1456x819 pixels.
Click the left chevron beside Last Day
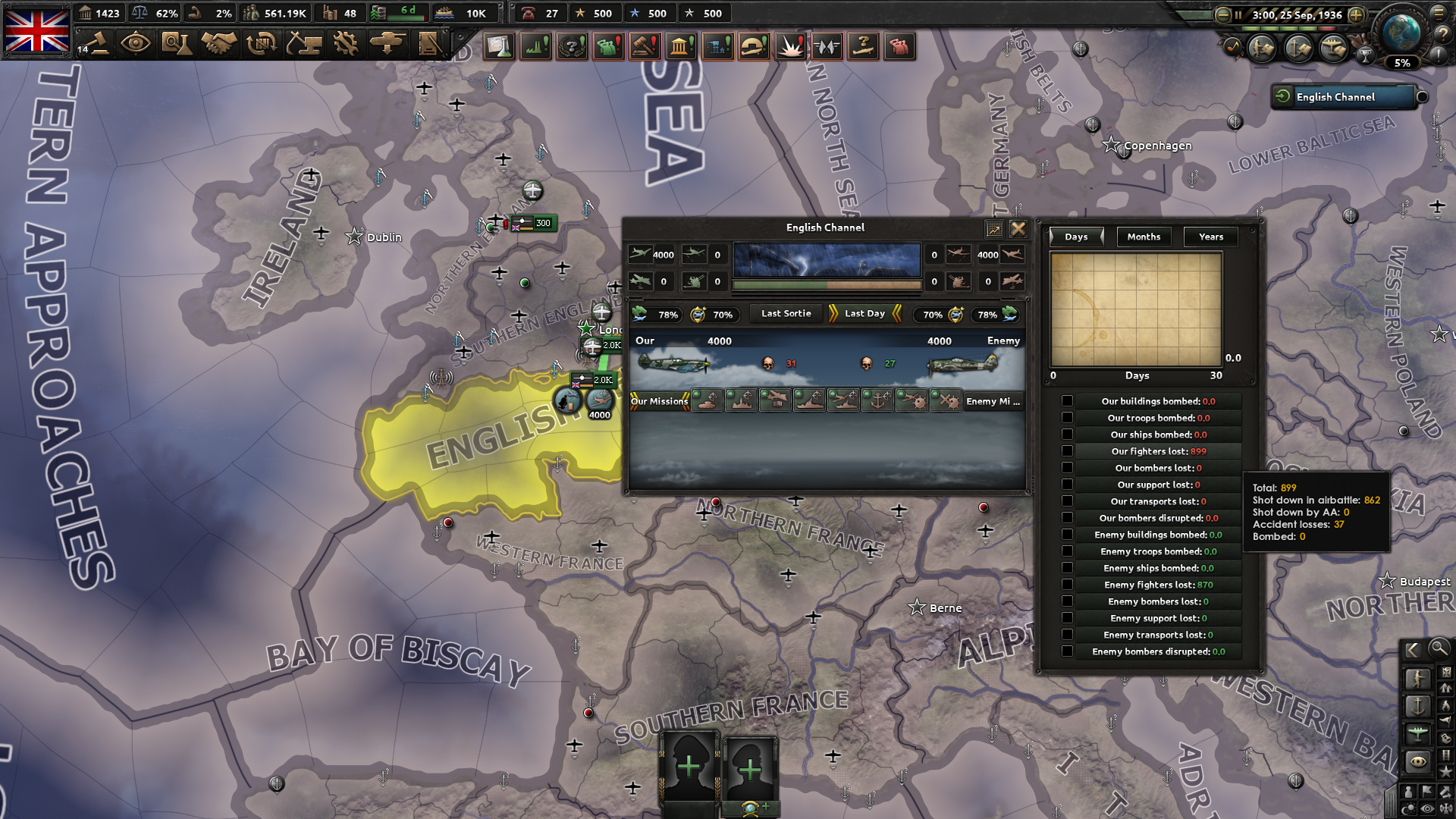833,314
